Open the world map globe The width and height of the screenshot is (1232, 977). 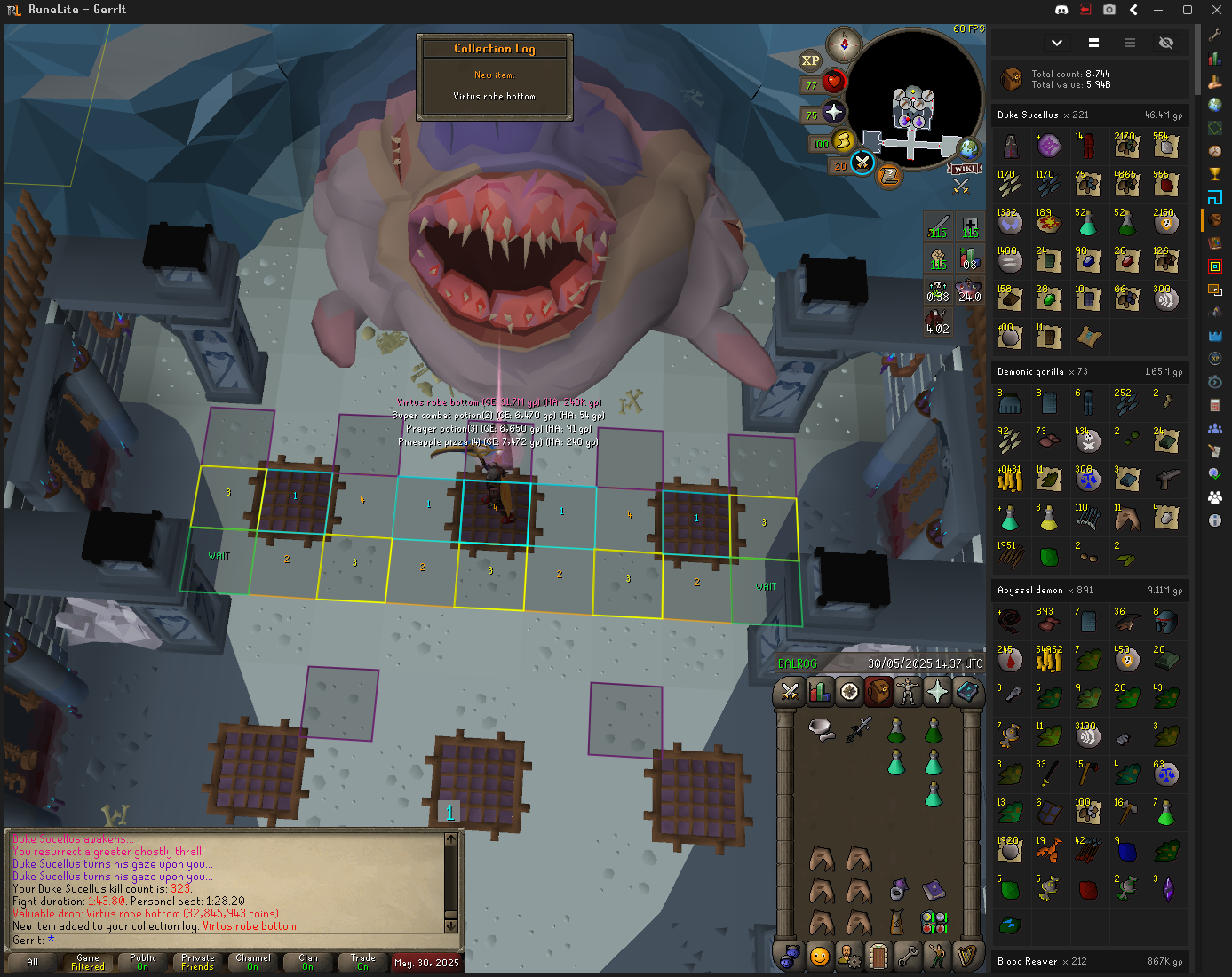(x=967, y=148)
